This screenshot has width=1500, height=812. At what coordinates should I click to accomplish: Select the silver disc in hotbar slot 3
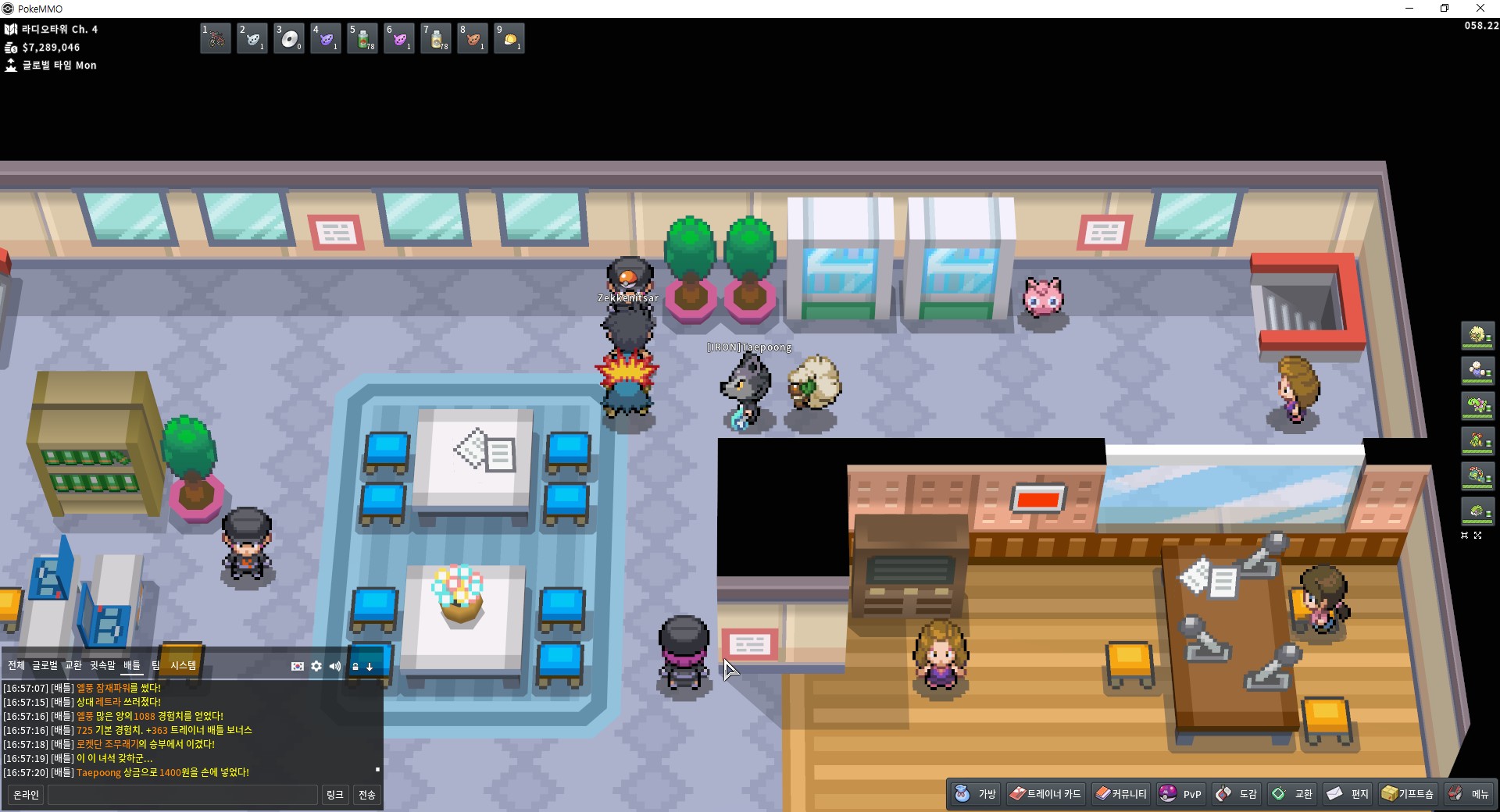(289, 38)
